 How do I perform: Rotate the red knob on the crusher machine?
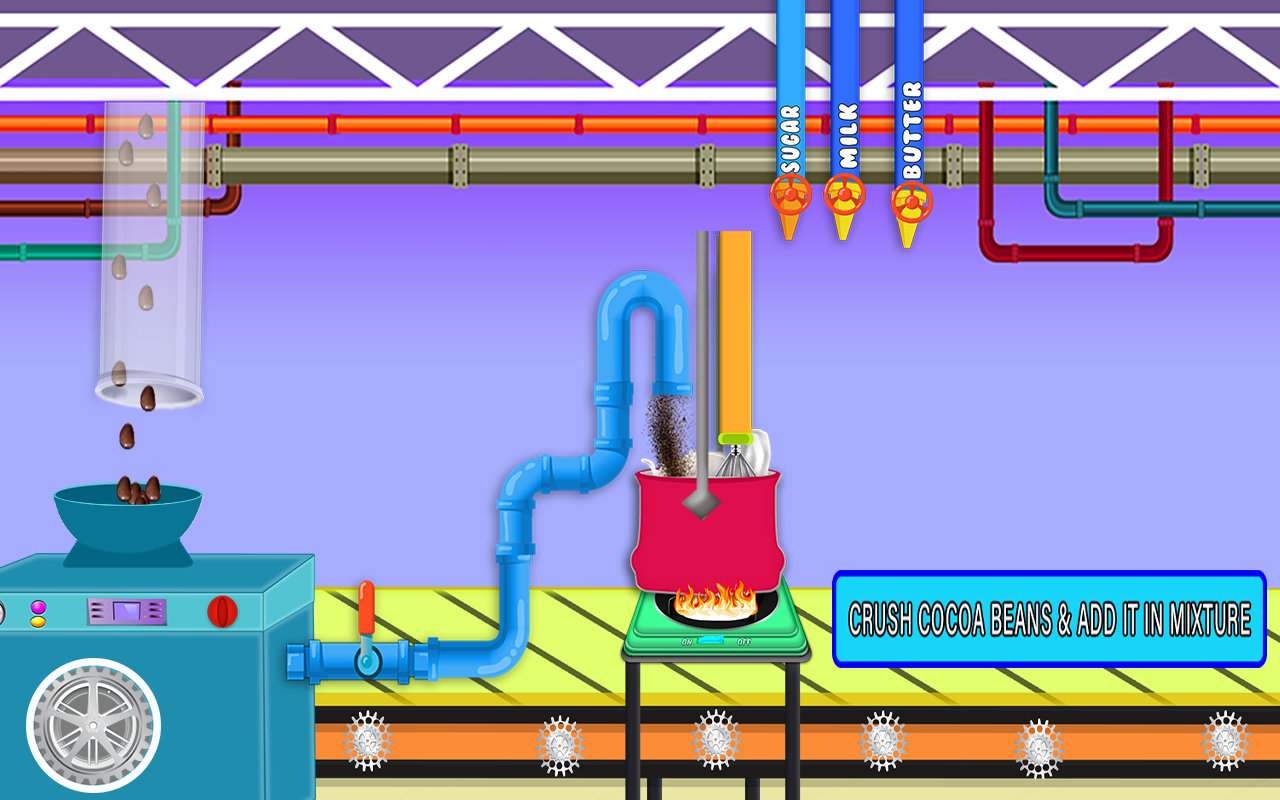click(222, 610)
